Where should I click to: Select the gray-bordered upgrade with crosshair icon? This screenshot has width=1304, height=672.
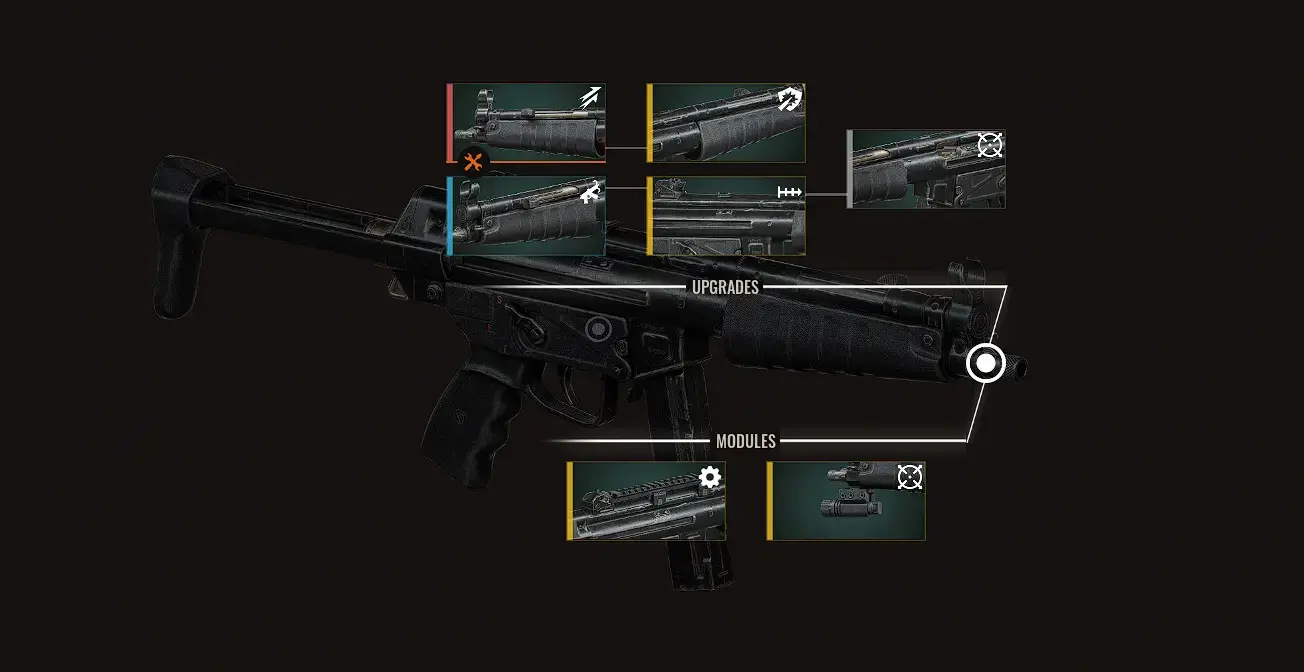tap(927, 169)
